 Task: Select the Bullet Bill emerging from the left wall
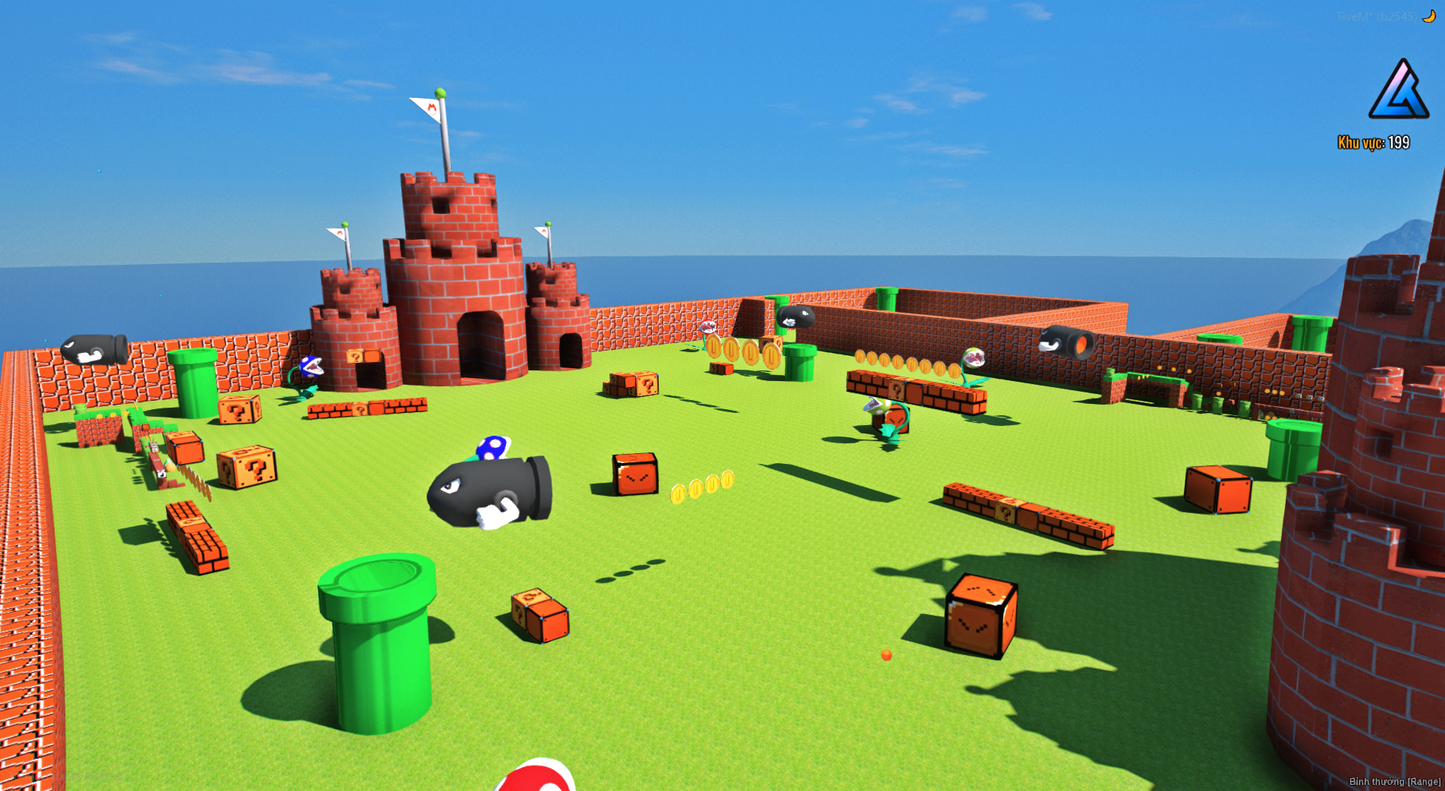[95, 350]
